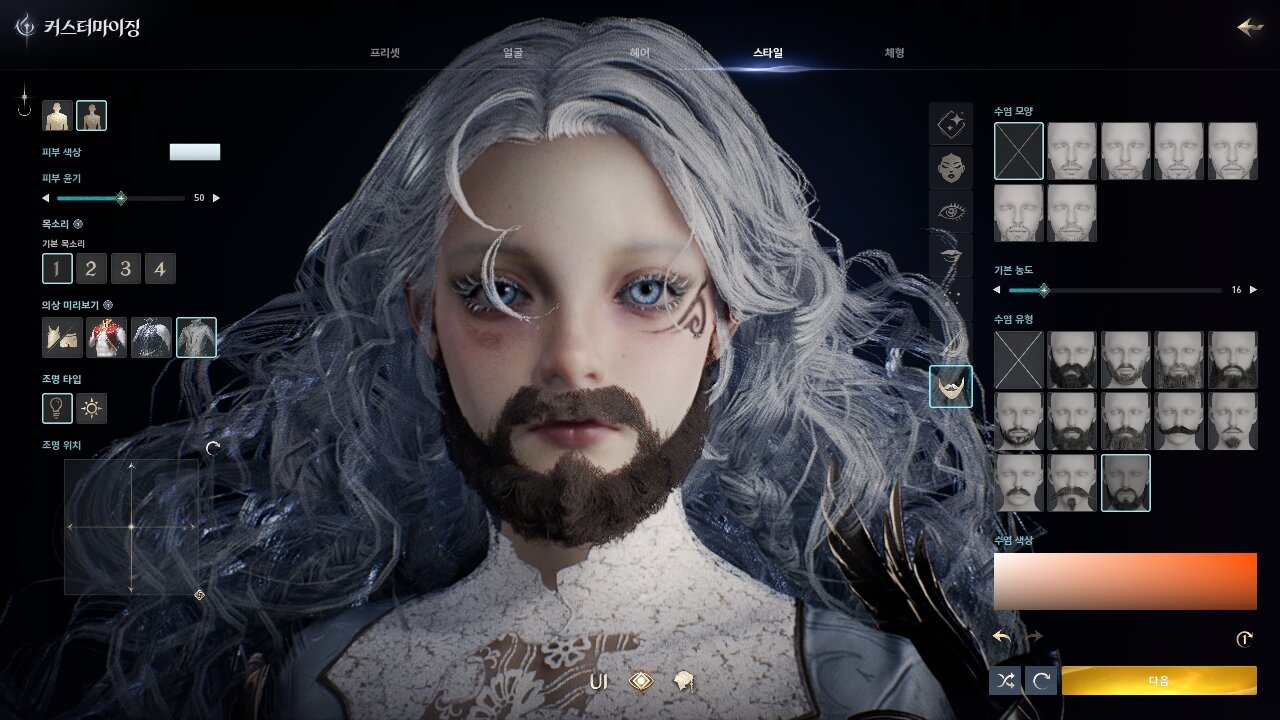
Task: Select the empty no-beard shape option
Action: click(x=1019, y=151)
